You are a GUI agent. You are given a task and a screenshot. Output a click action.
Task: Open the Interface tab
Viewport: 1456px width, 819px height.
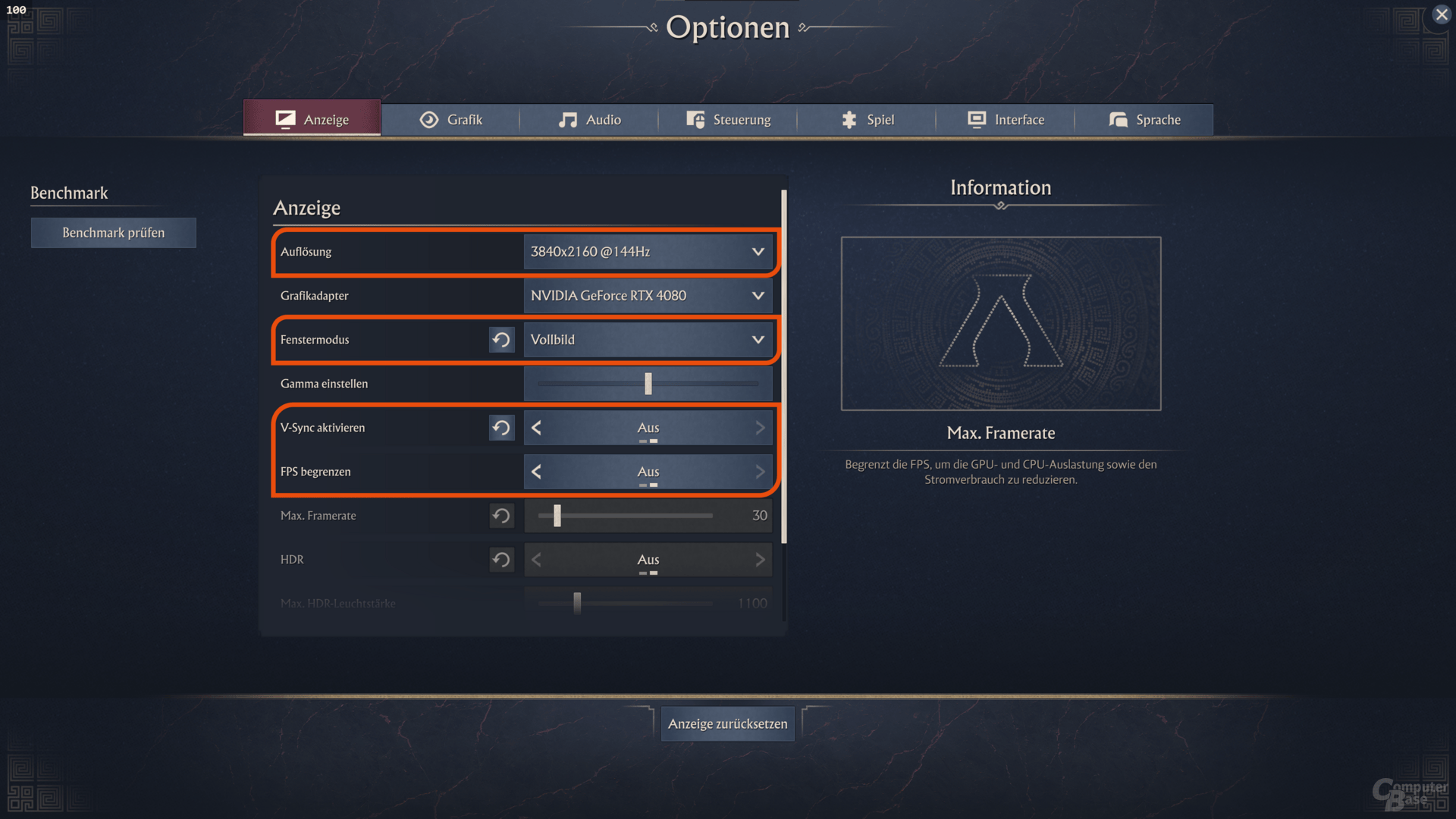tap(1006, 120)
